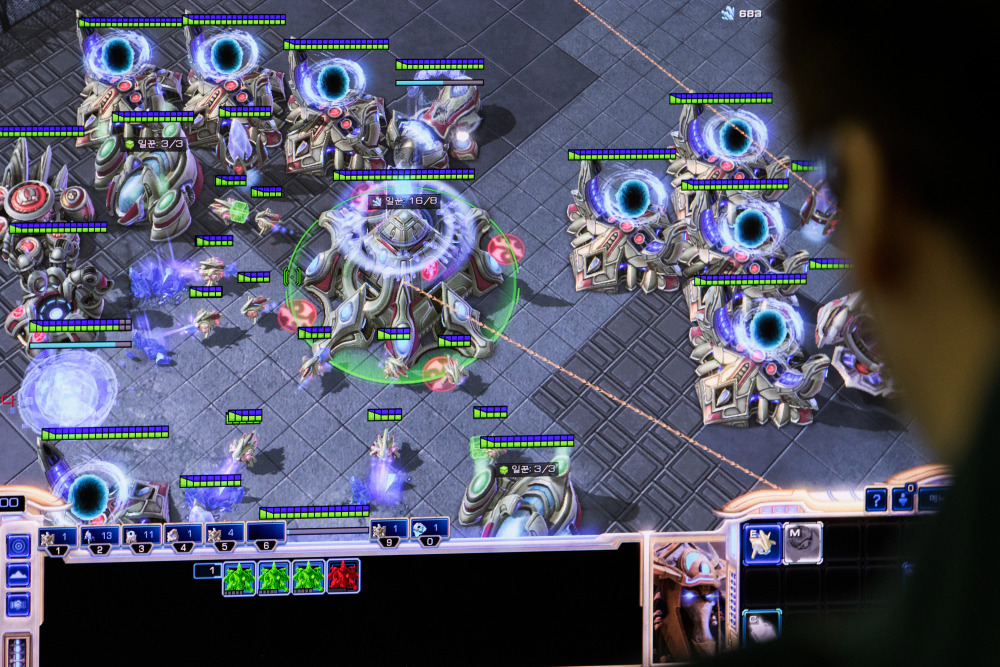Toggle minimap terrain view button
Image resolution: width=1000 pixels, height=667 pixels.
pyautogui.click(x=18, y=576)
